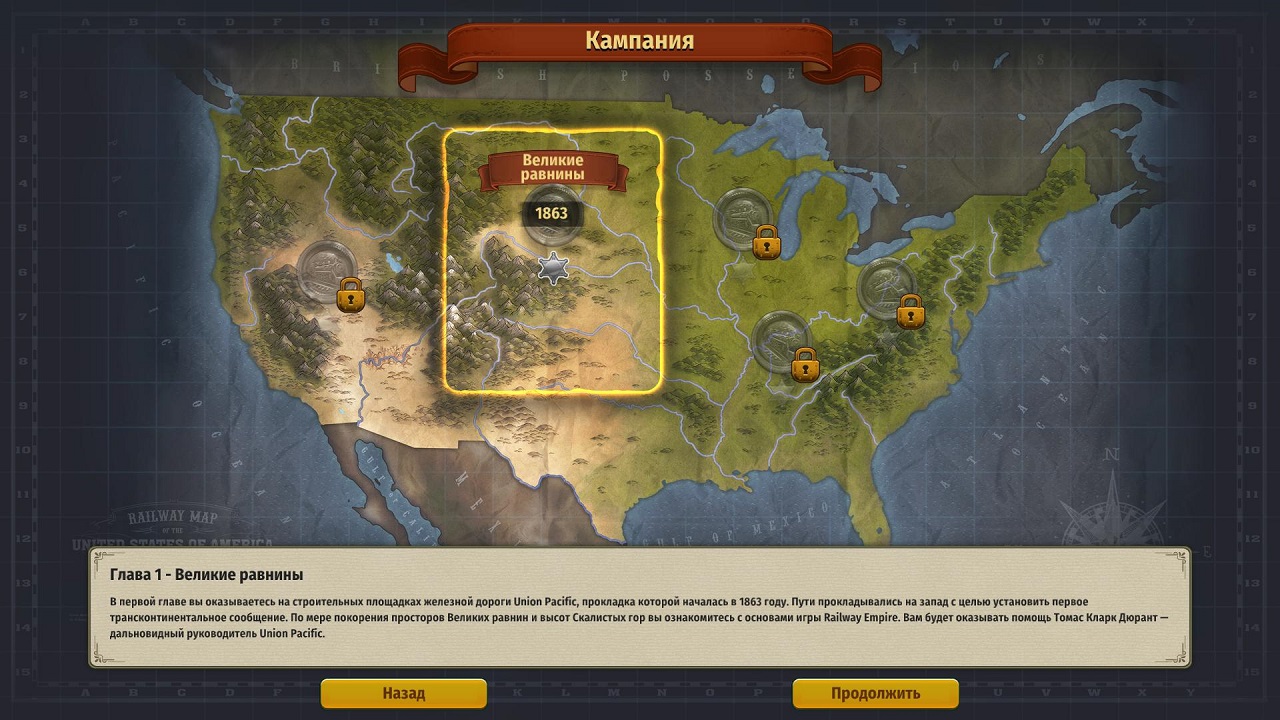The image size is (1280, 720).
Task: Continue with the Продолжить button
Action: click(x=875, y=693)
